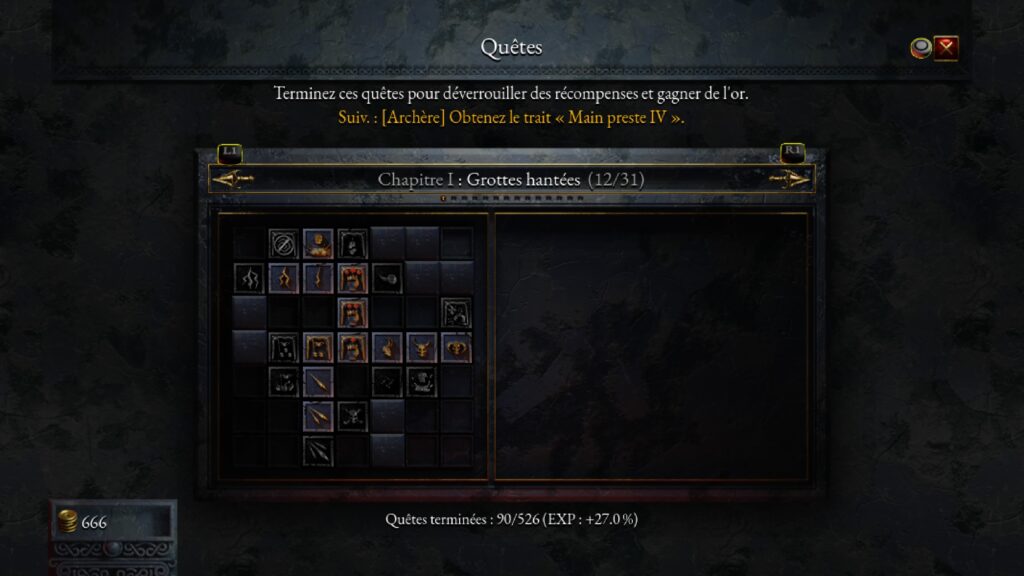The width and height of the screenshot is (1024, 576).
Task: Choose the golden hand quest tile
Action: [387, 347]
